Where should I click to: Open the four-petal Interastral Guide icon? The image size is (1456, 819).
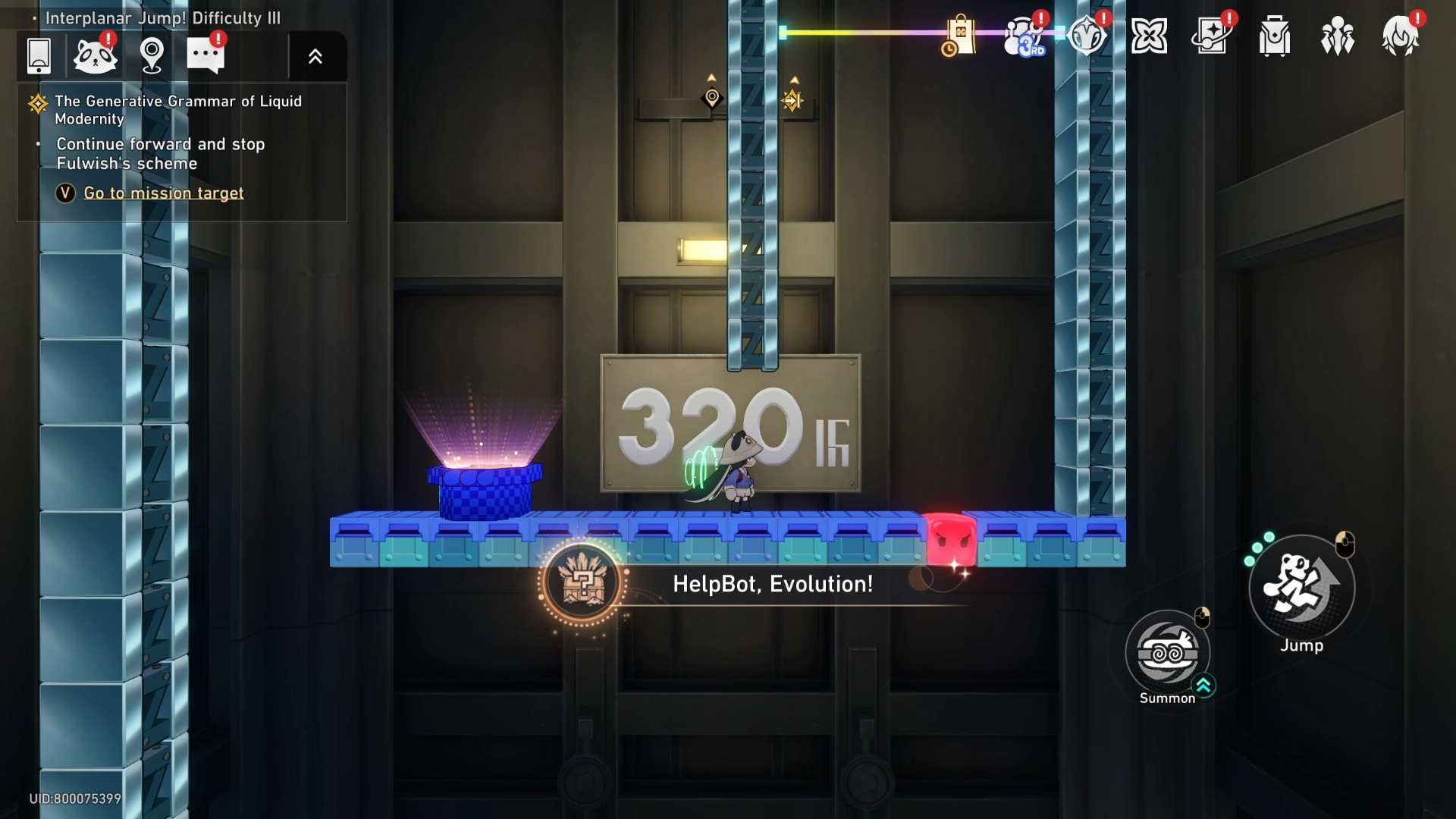pyautogui.click(x=1150, y=34)
